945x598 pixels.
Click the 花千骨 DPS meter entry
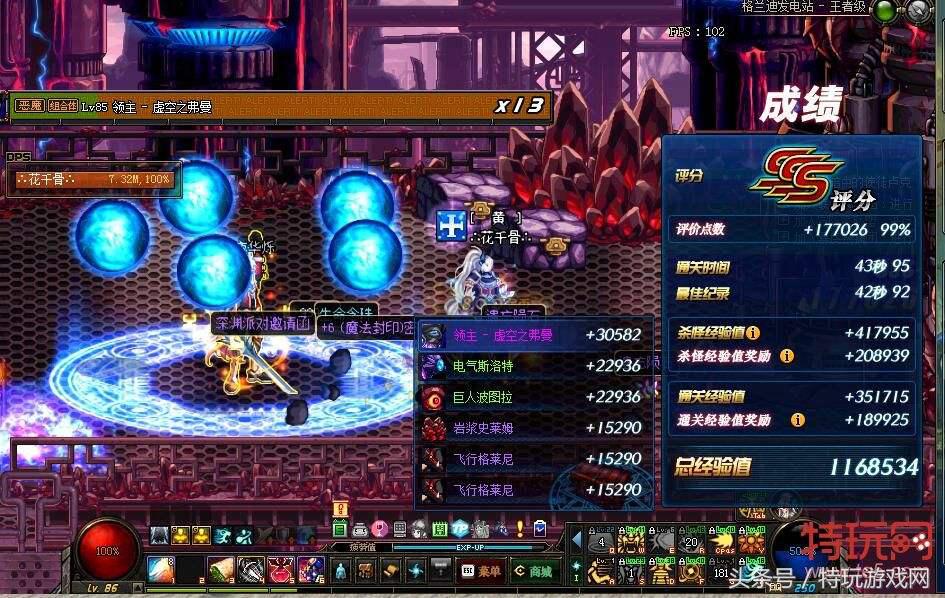point(94,180)
